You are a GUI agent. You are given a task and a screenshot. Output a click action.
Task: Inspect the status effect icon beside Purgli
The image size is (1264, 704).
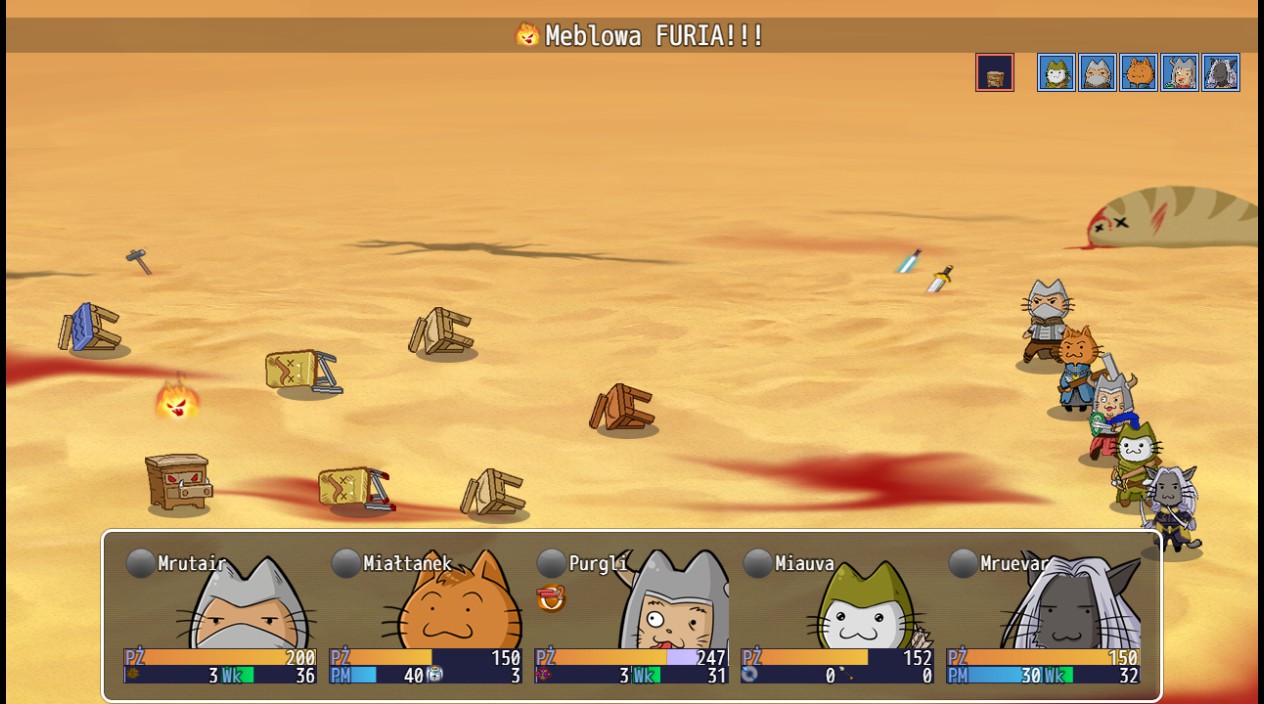coord(551,598)
